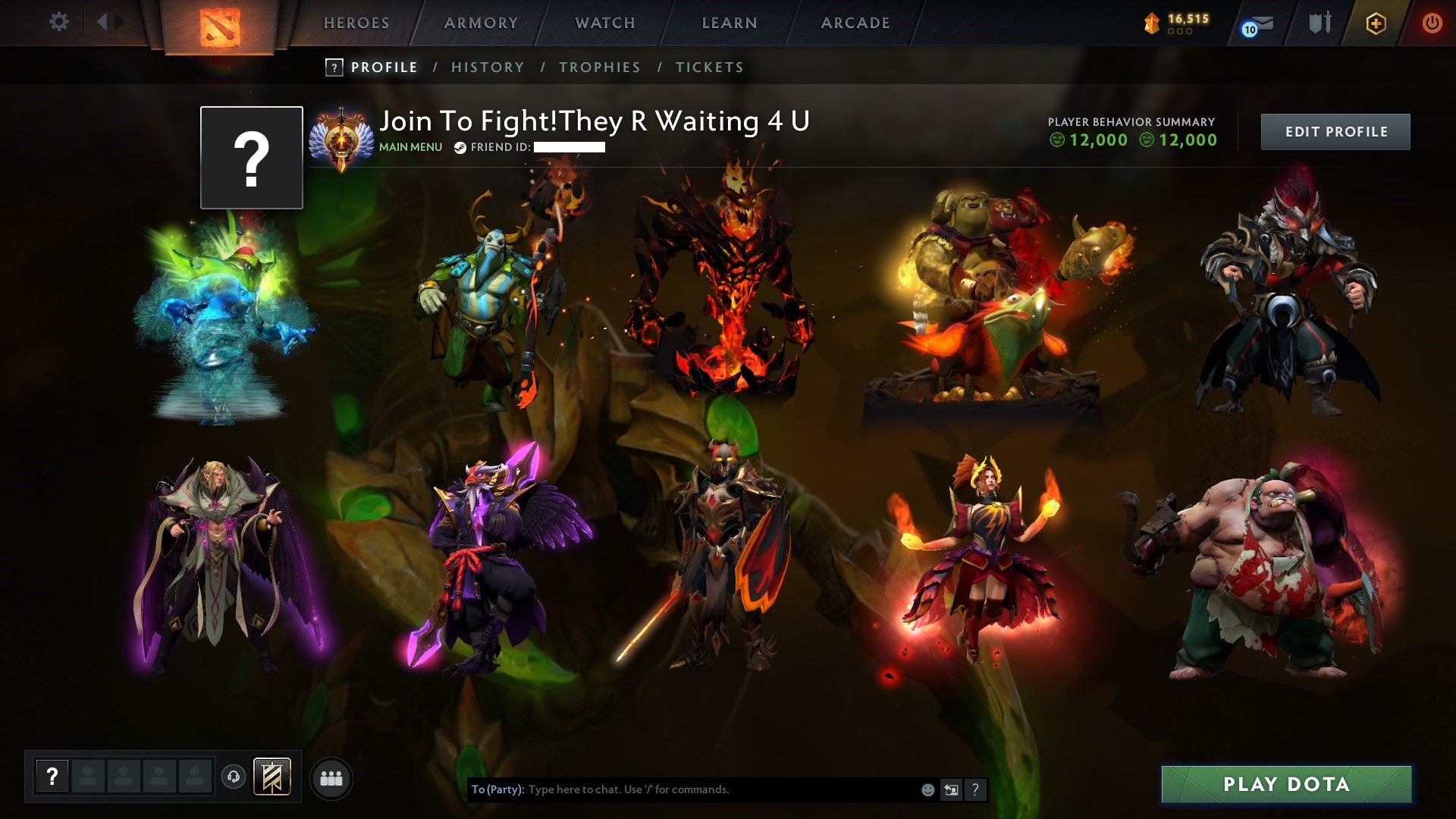Open the TROPHIES tab
This screenshot has height=819, width=1456.
point(600,67)
